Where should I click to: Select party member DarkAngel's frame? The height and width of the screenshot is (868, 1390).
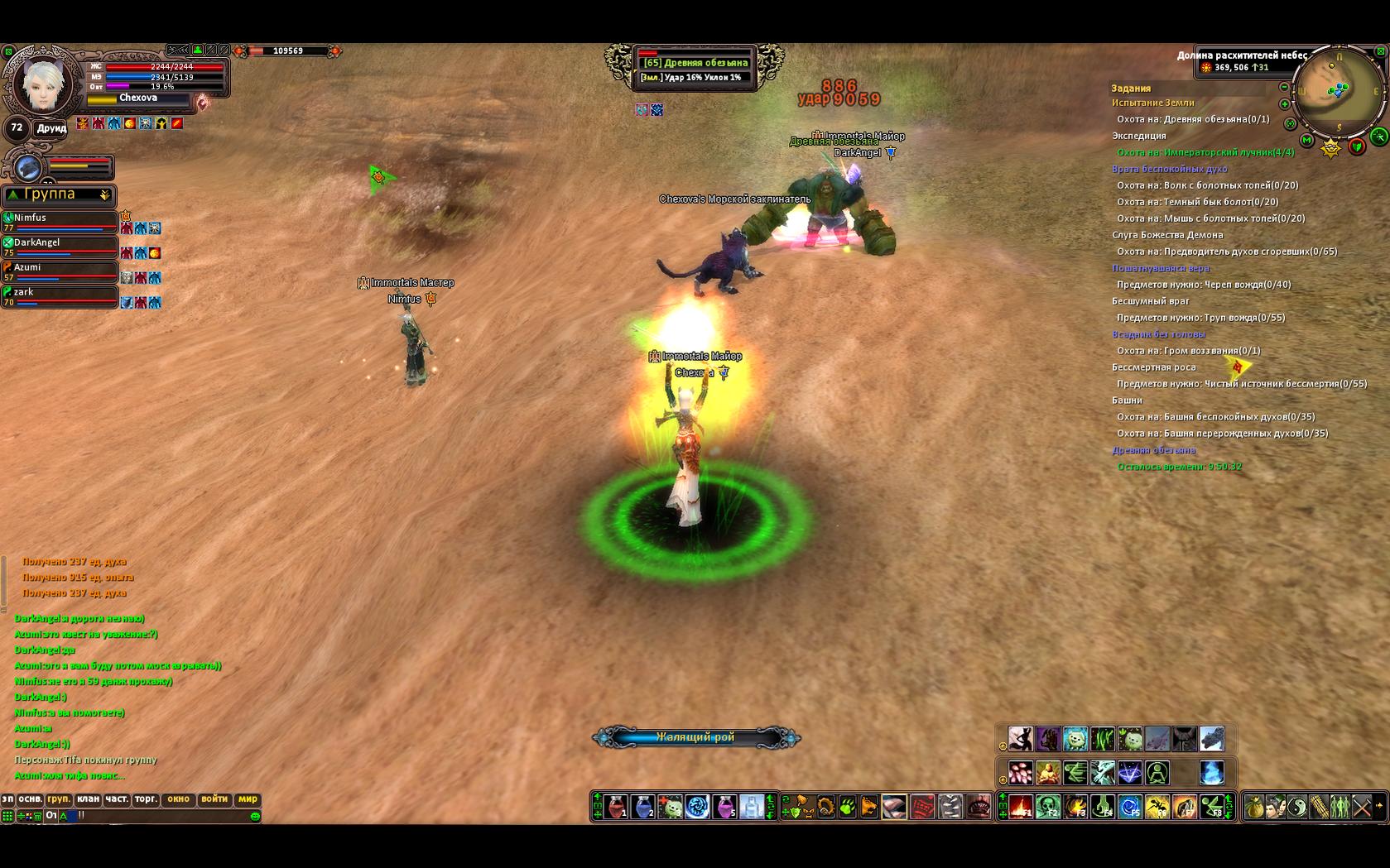[60, 247]
